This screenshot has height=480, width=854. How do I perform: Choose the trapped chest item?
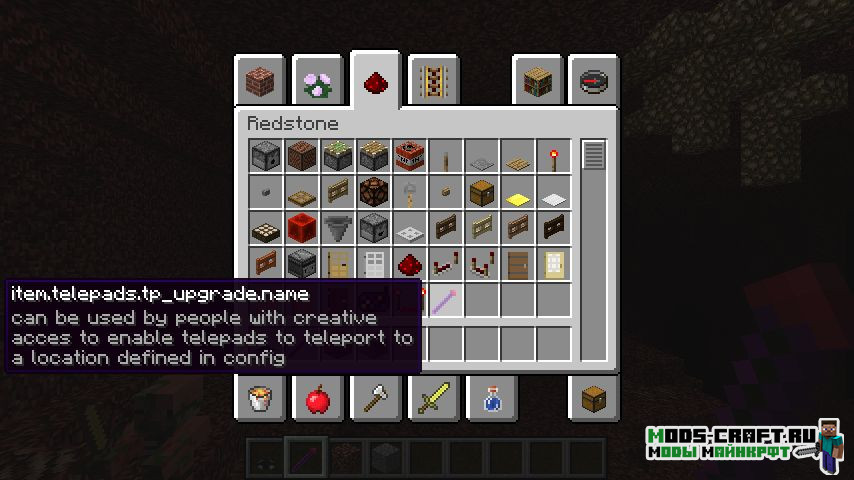point(481,192)
